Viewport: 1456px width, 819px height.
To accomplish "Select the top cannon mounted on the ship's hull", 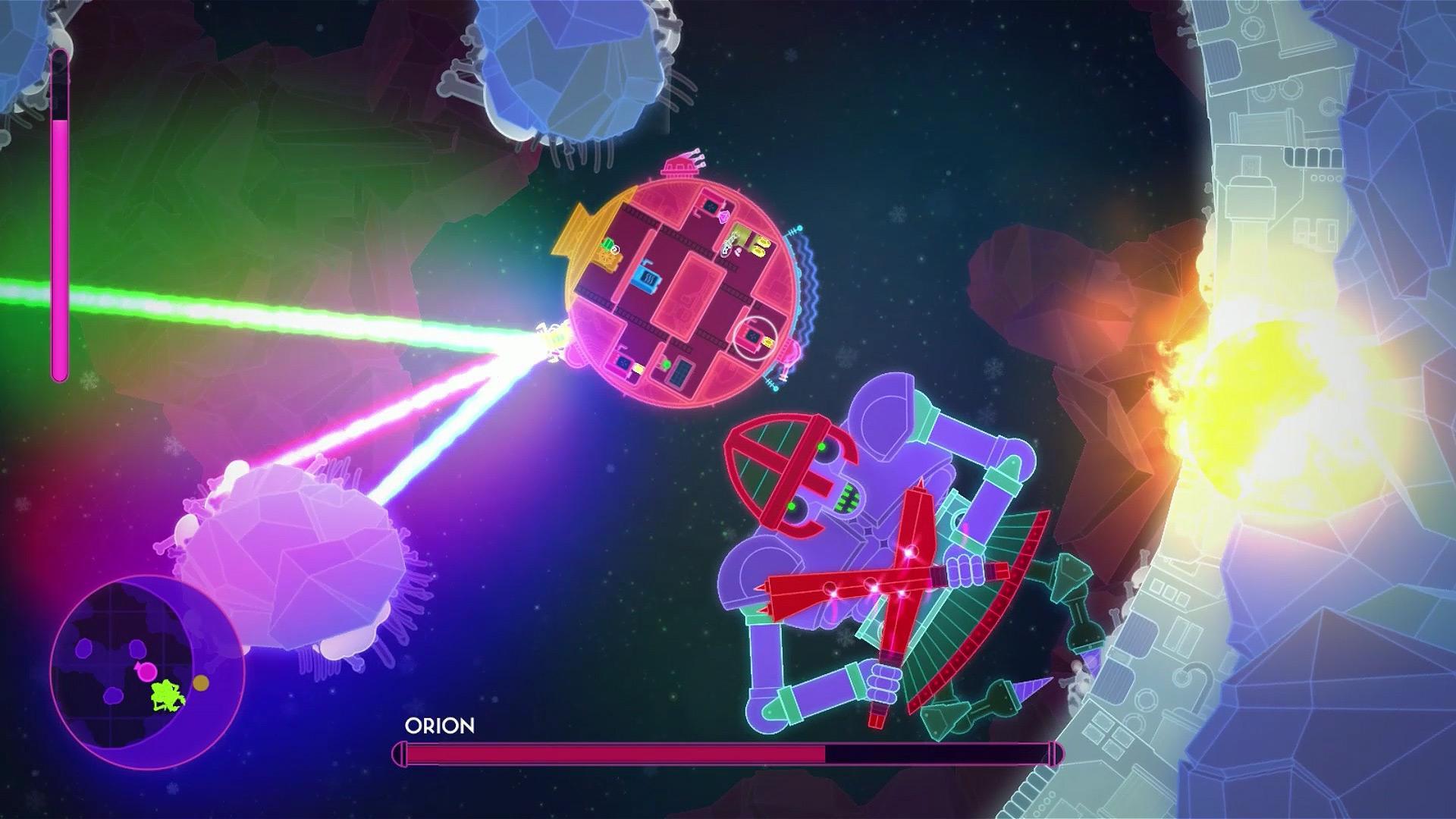I will pyautogui.click(x=680, y=163).
